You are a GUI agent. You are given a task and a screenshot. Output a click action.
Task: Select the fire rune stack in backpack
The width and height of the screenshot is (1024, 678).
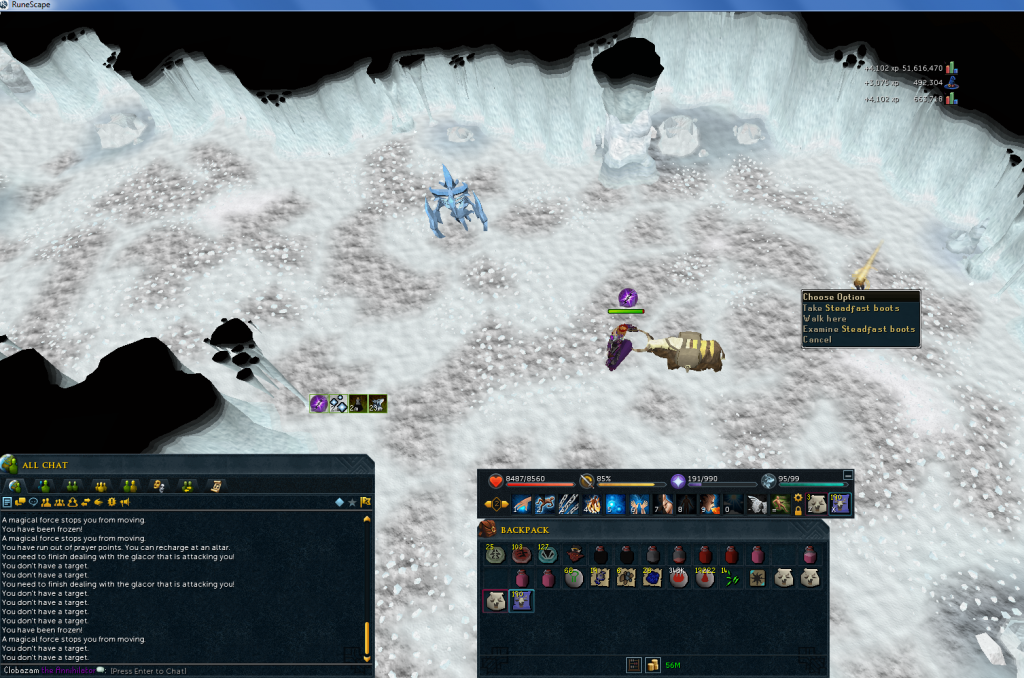point(678,578)
